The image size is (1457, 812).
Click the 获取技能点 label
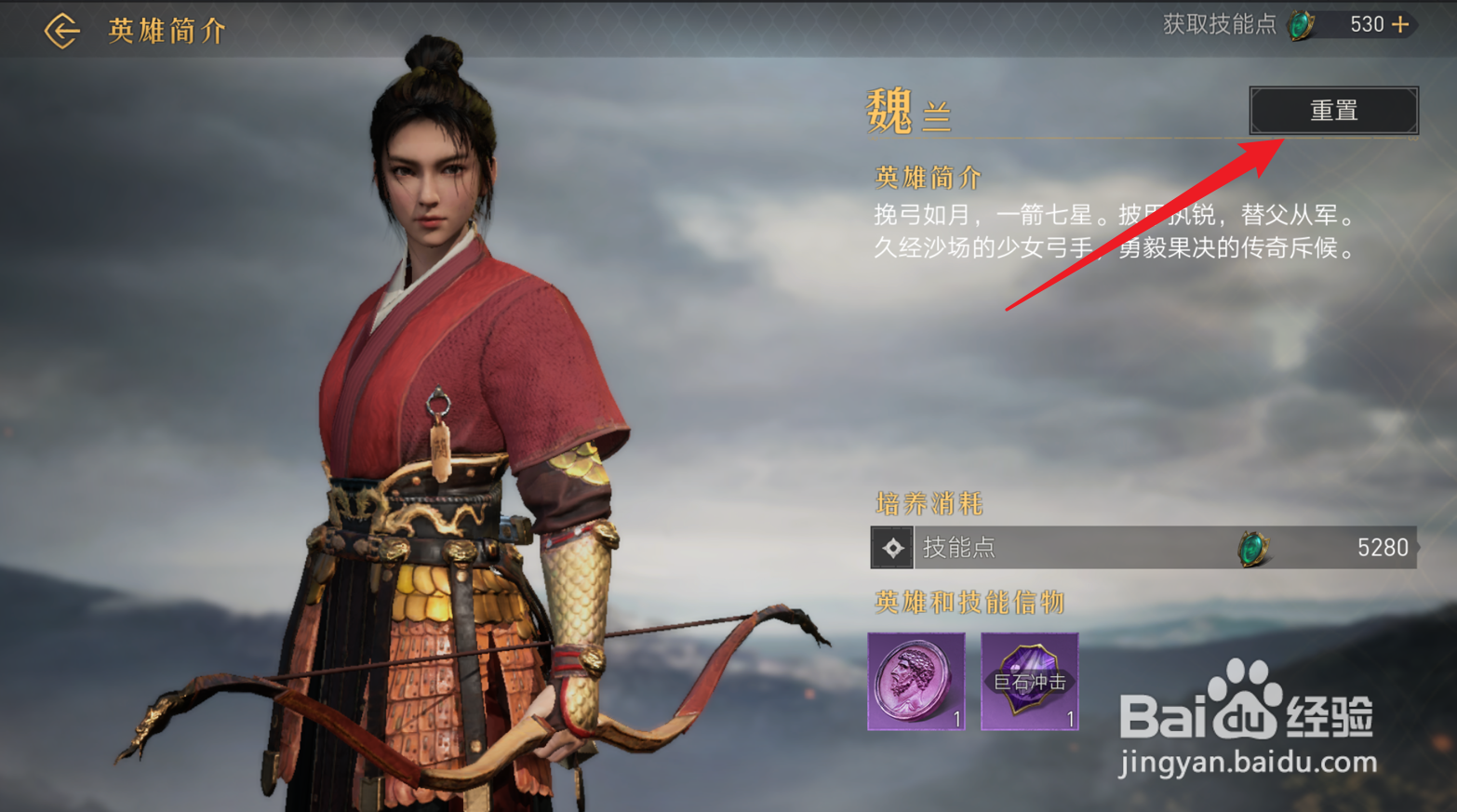click(x=1219, y=24)
